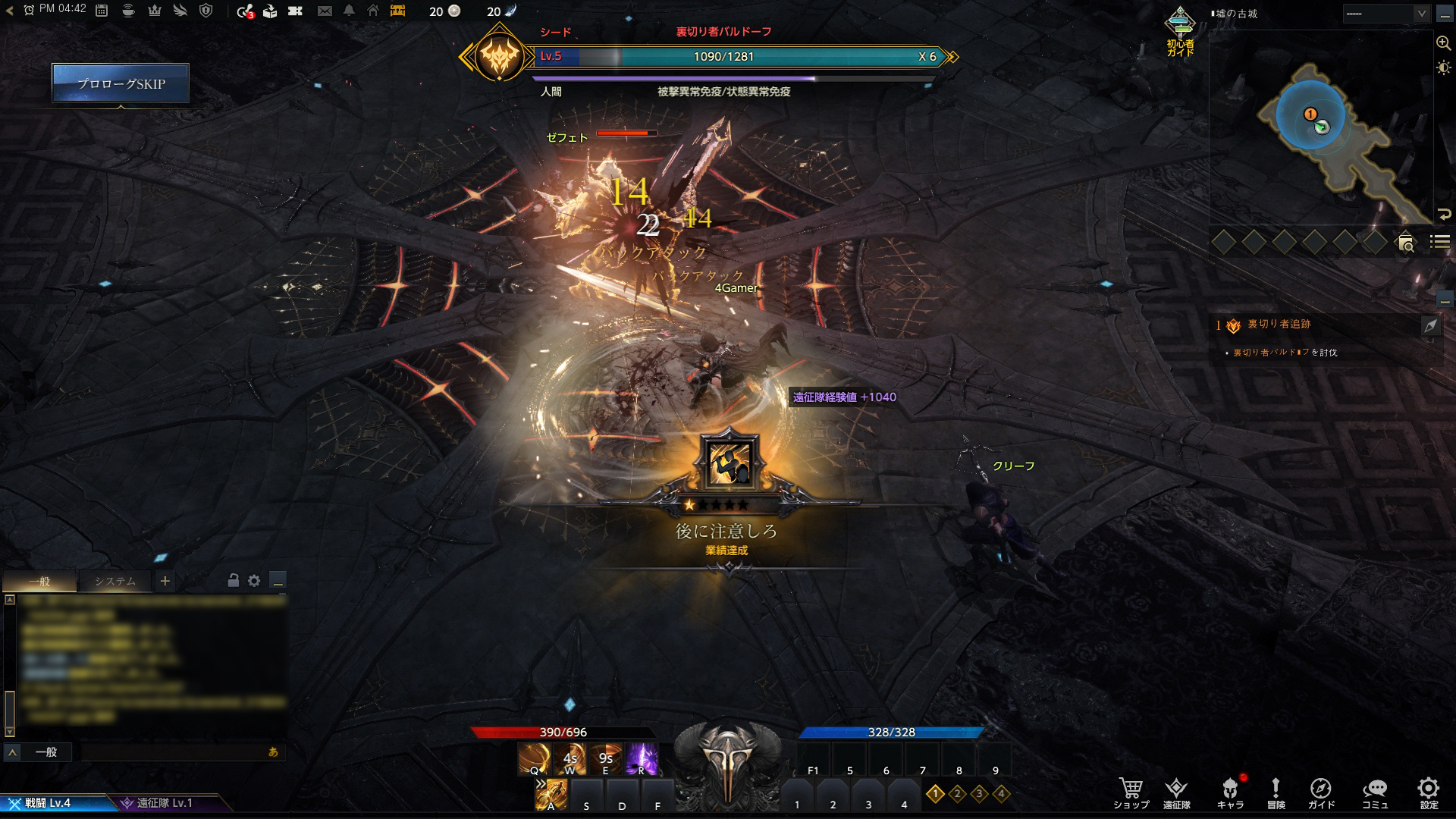Open the 初心者ガイド beginner guide icon
Viewport: 1456px width, 819px height.
pos(1180,30)
